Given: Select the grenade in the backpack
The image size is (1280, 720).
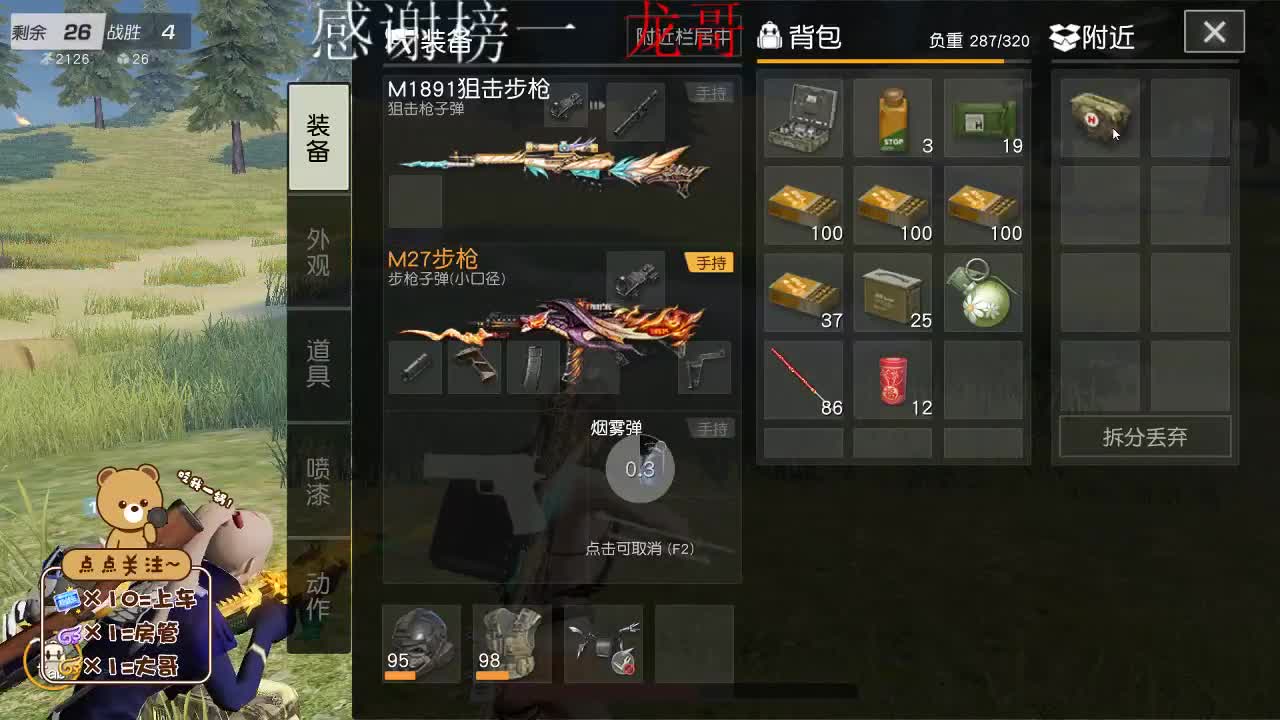Looking at the screenshot, I should 982,291.
